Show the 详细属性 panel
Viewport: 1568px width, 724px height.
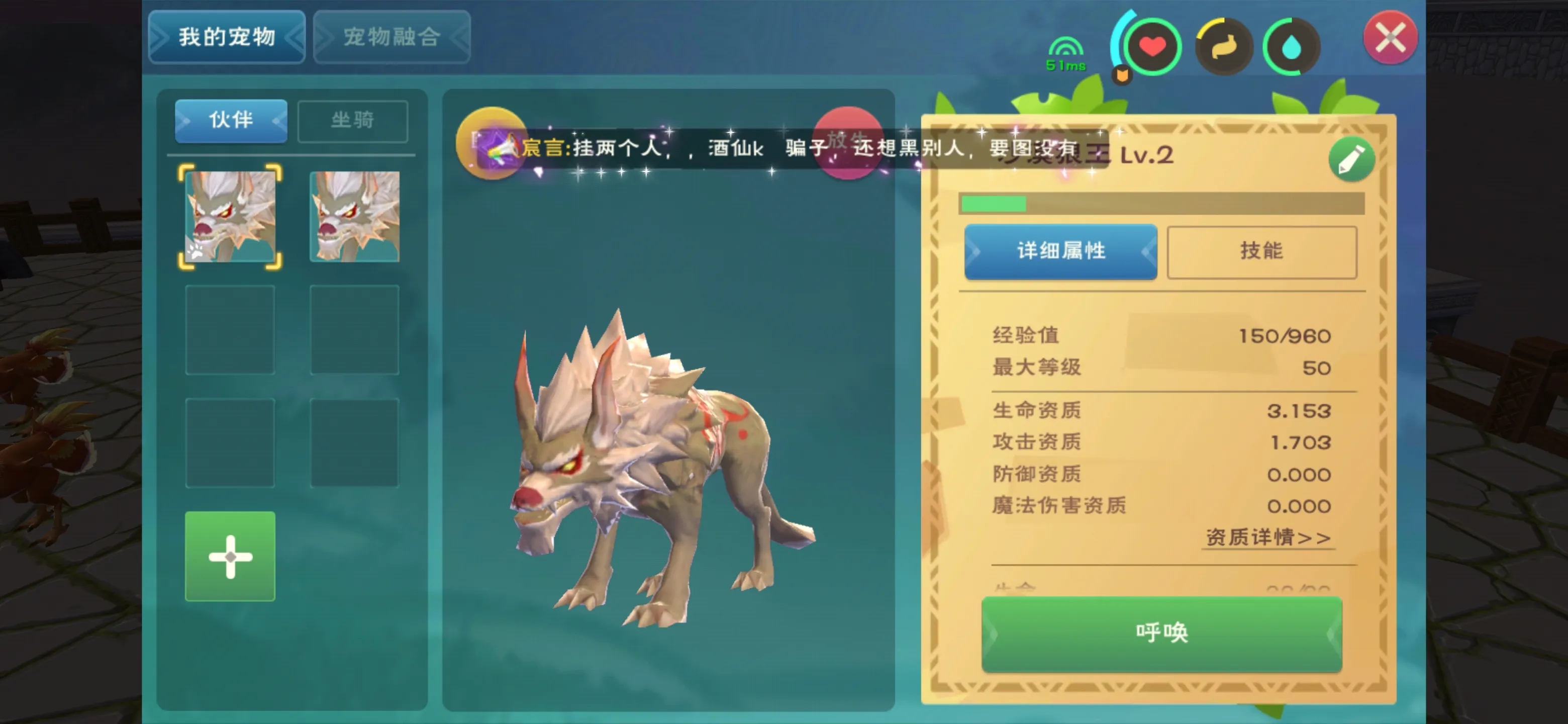[1060, 251]
